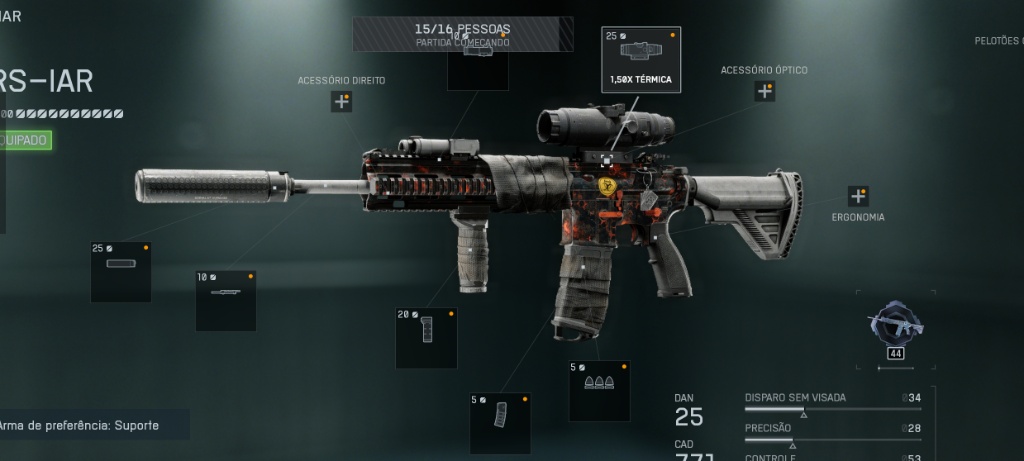This screenshot has height=461, width=1024.
Task: Add an ergonomics attachment
Action: (x=857, y=196)
